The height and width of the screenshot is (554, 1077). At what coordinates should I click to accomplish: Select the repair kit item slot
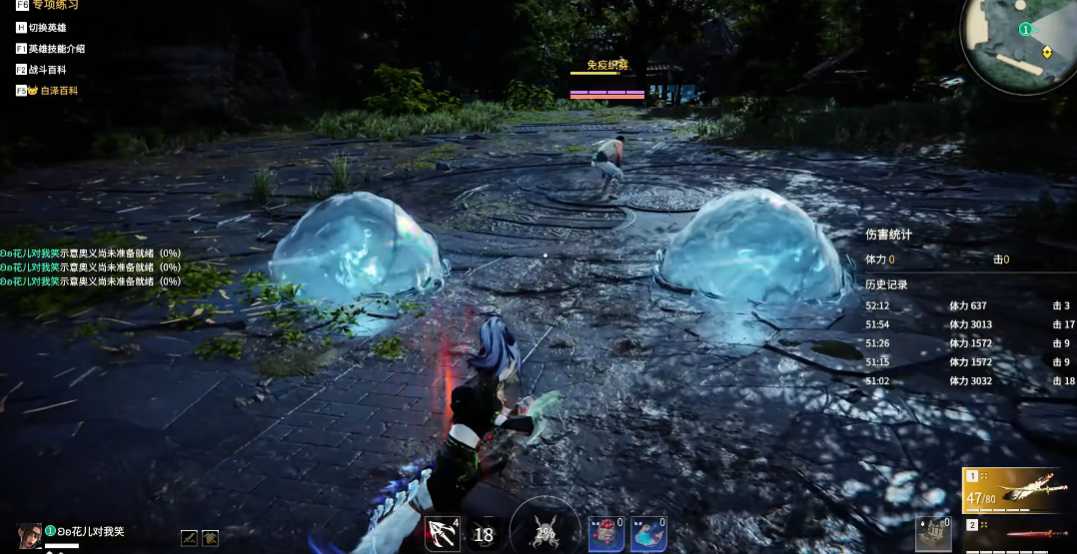point(933,534)
